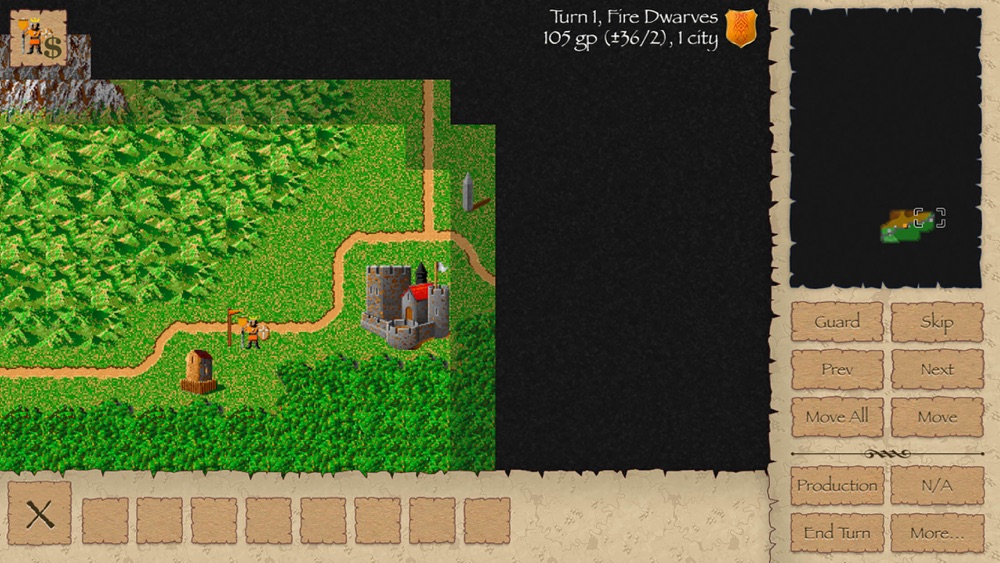Select the crossed swords slot
The width and height of the screenshot is (1000, 563).
(40, 515)
